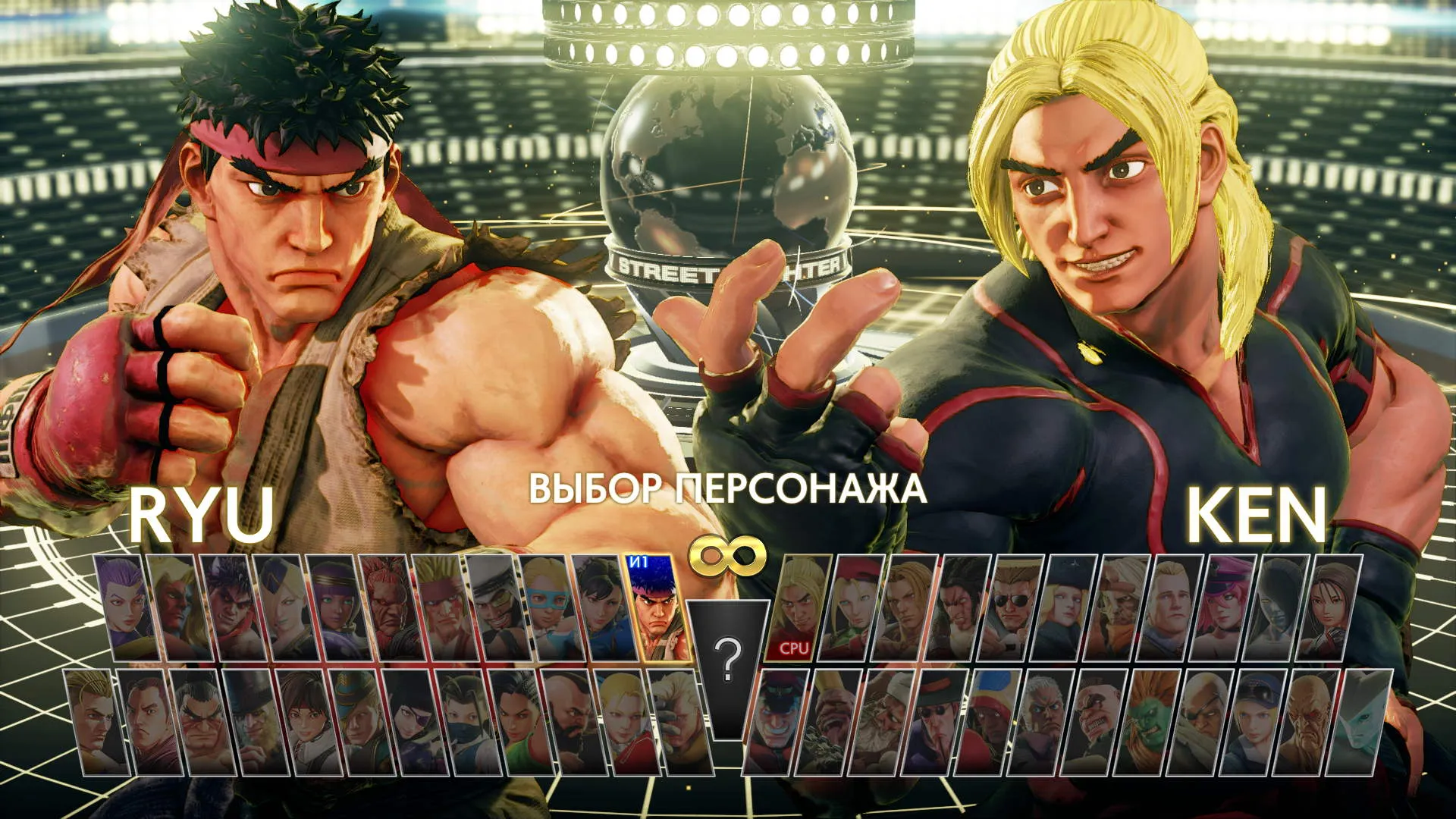Choose the random character question mark tile
This screenshot has height=819, width=1456.
728,660
